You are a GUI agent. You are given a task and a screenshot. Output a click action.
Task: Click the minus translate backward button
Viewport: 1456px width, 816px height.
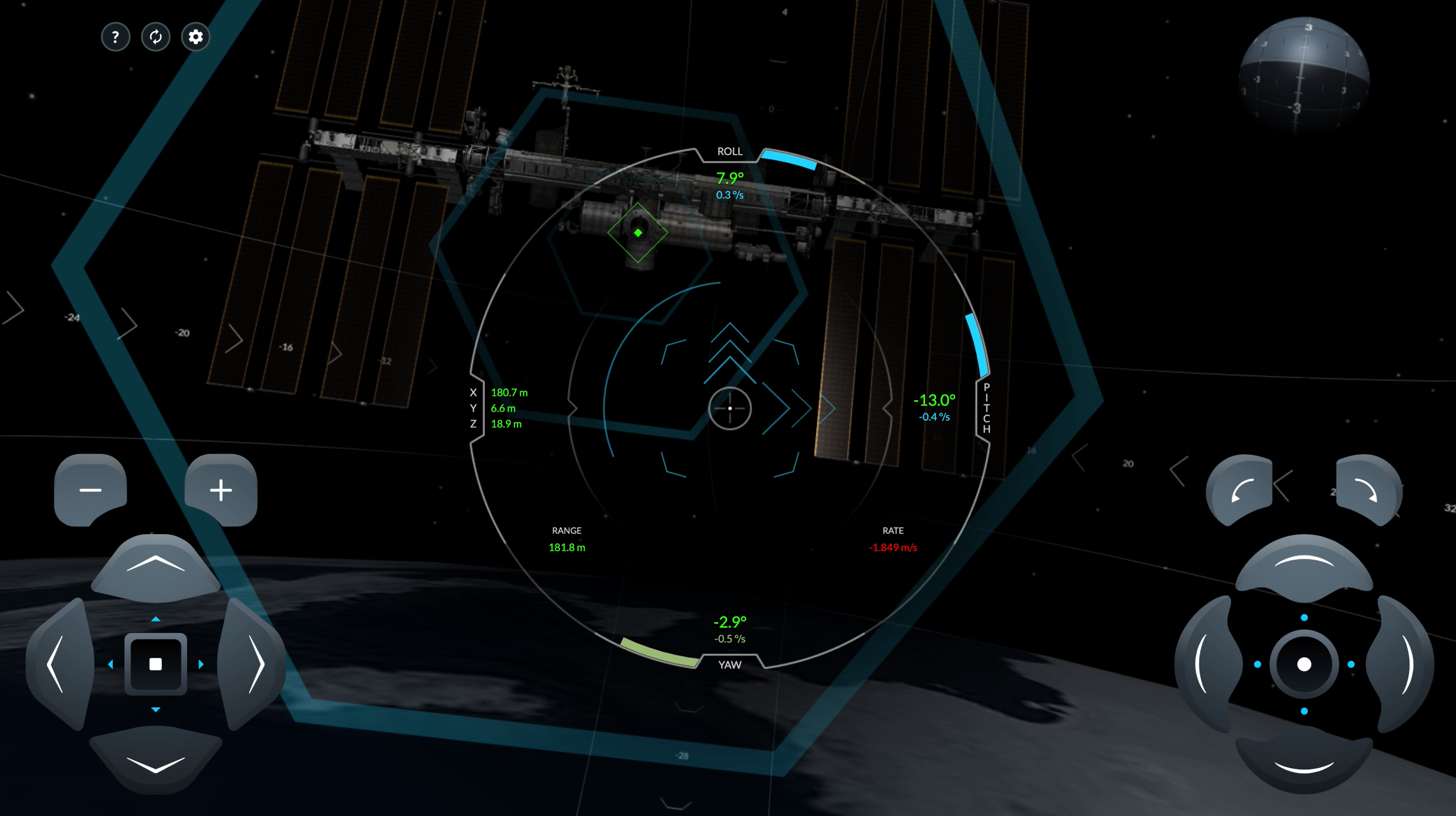click(x=90, y=490)
